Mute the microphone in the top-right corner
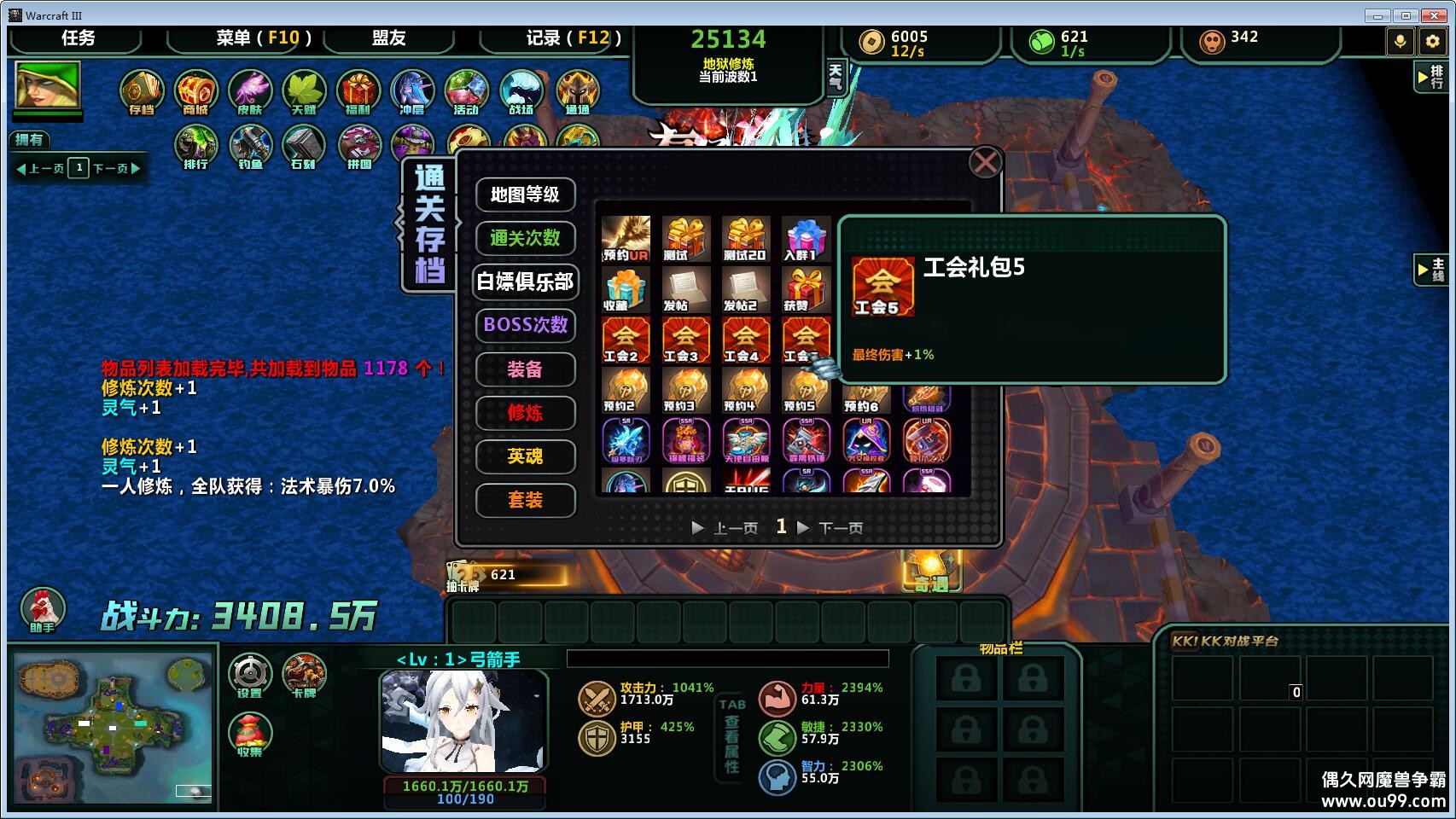Viewport: 1456px width, 819px height. click(1400, 40)
